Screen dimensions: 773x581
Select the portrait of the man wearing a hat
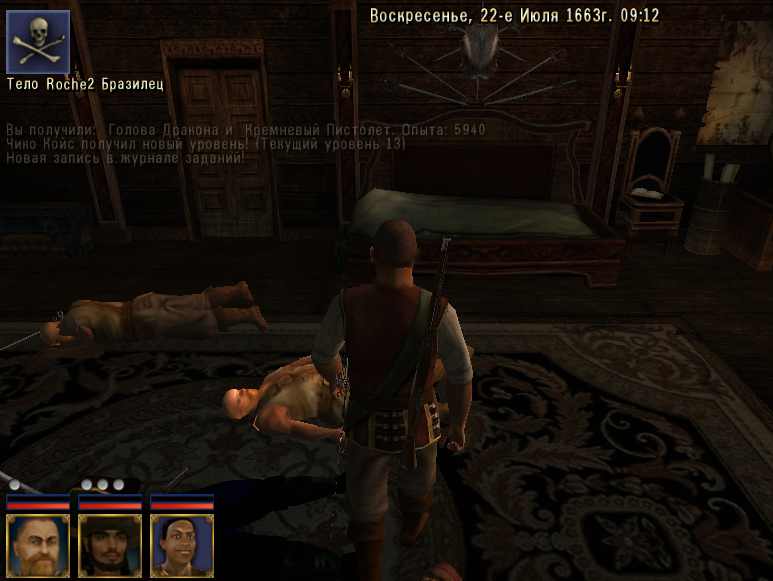pyautogui.click(x=110, y=545)
